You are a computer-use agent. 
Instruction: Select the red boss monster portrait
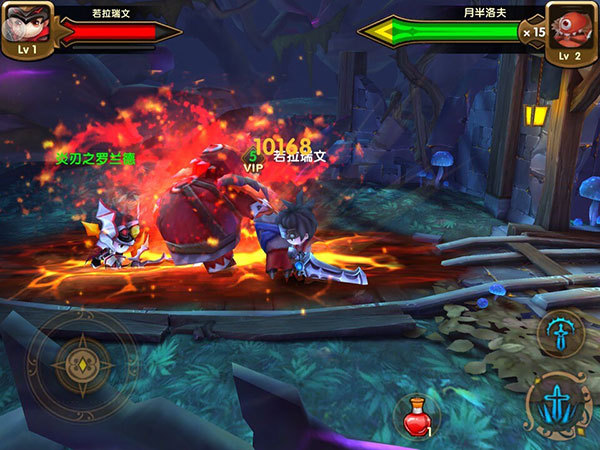pos(572,27)
